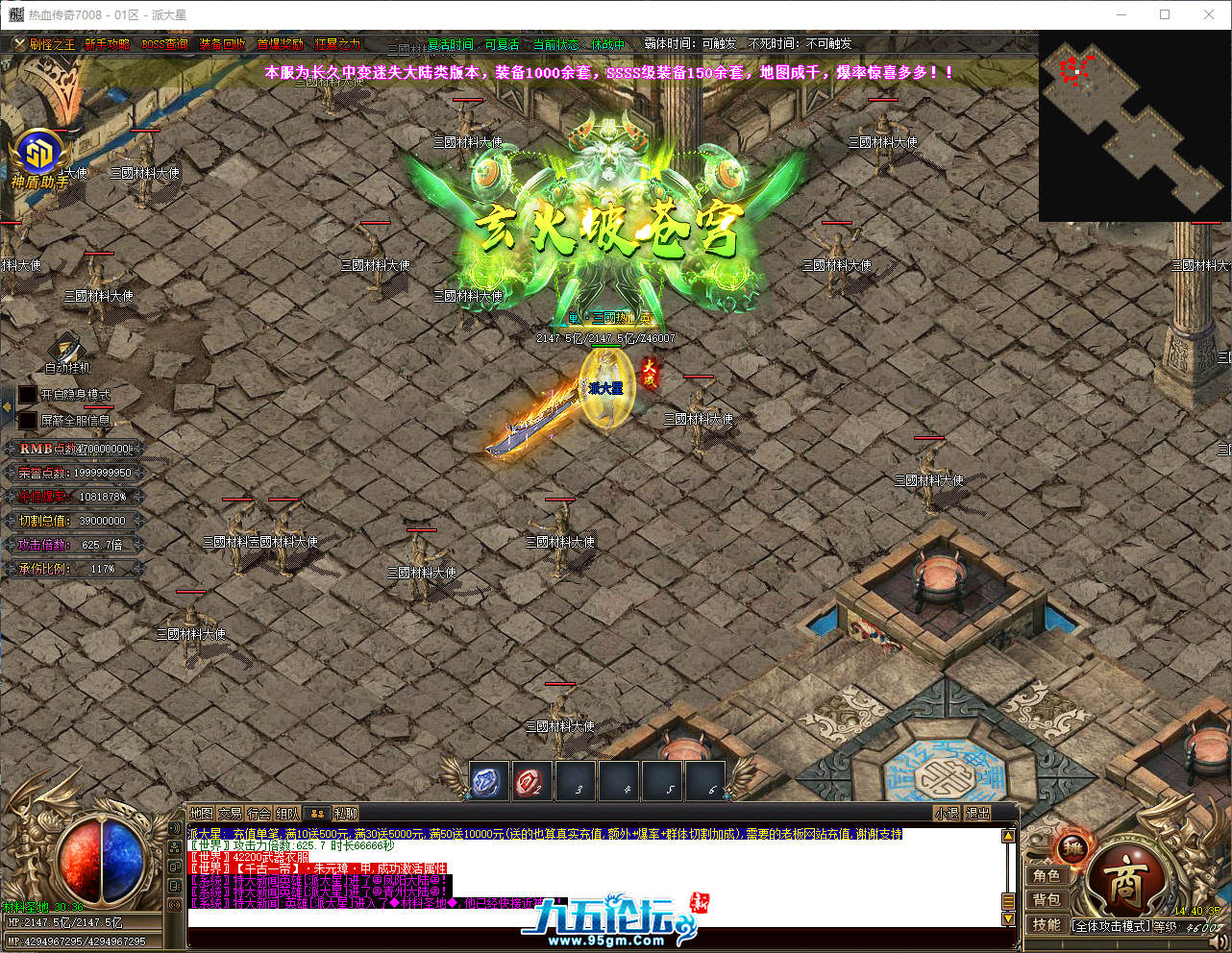Expand the RMB点数 stat bar
This screenshot has width=1232, height=953.
[75, 448]
